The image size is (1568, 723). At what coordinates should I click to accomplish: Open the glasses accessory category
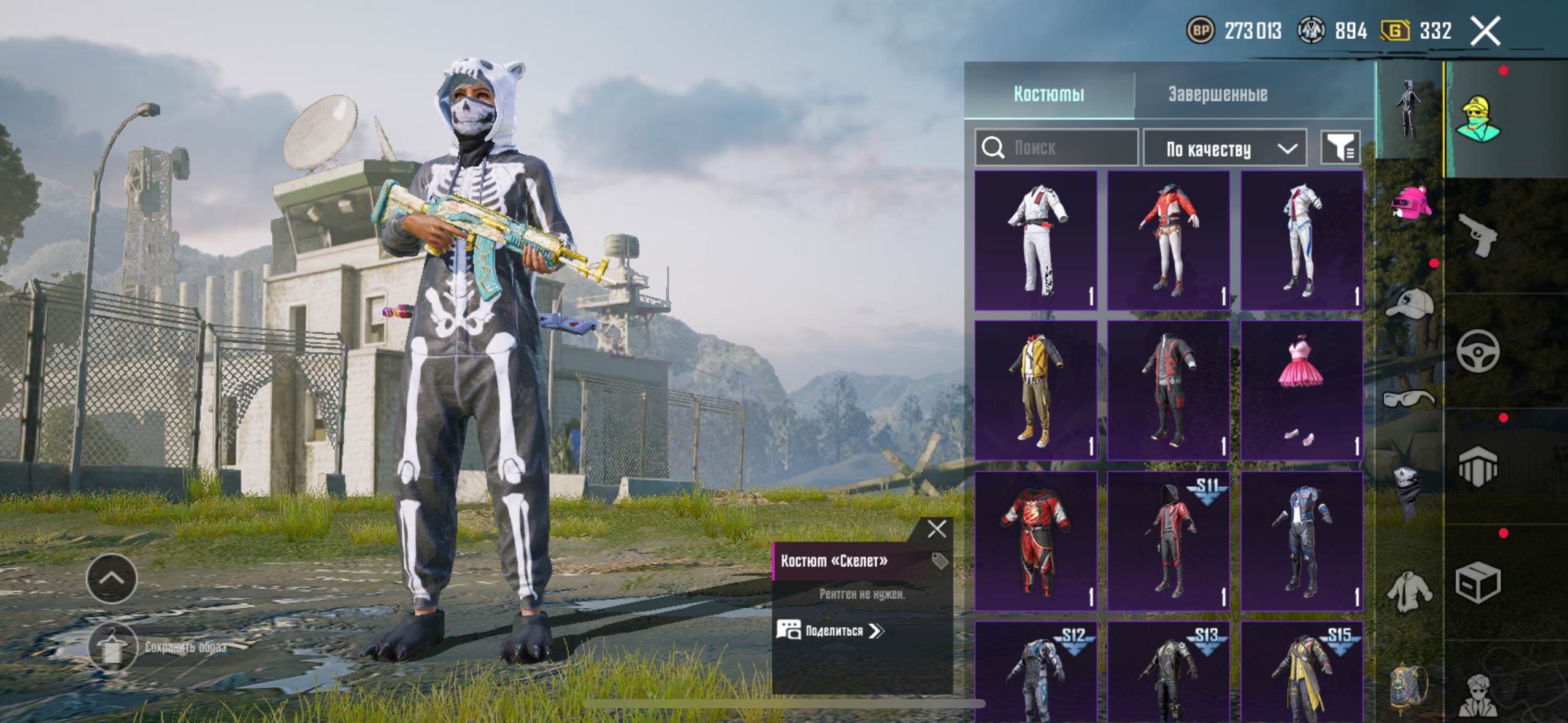point(1409,399)
